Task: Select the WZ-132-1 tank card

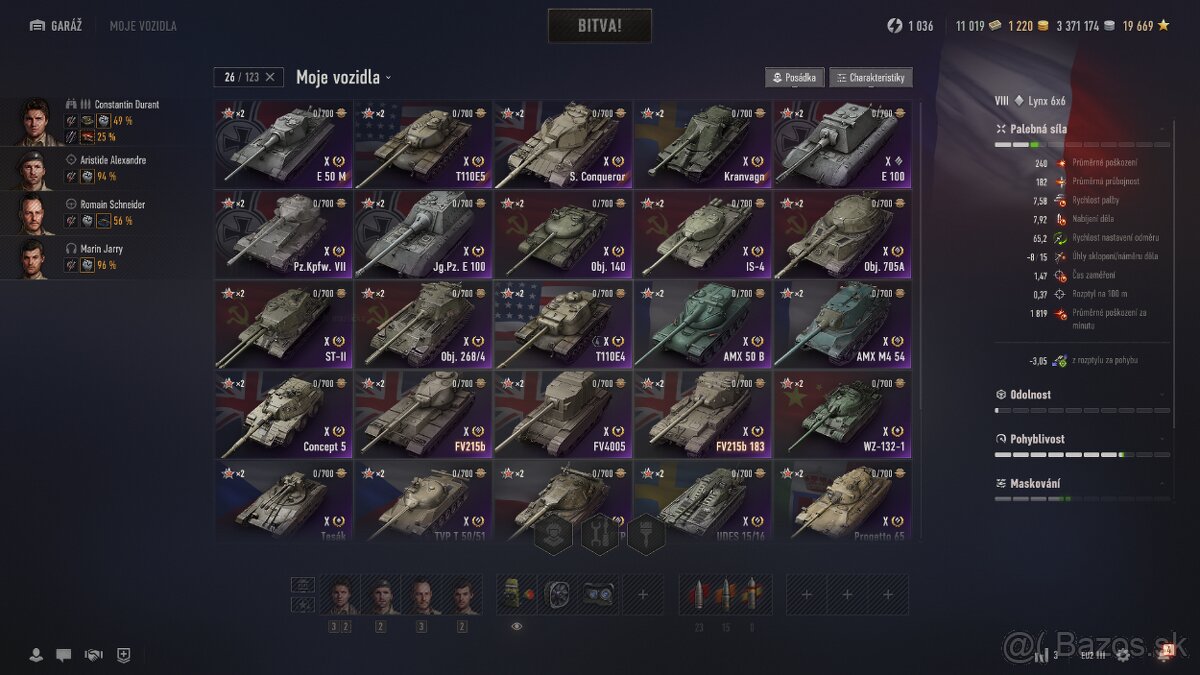Action: point(842,415)
